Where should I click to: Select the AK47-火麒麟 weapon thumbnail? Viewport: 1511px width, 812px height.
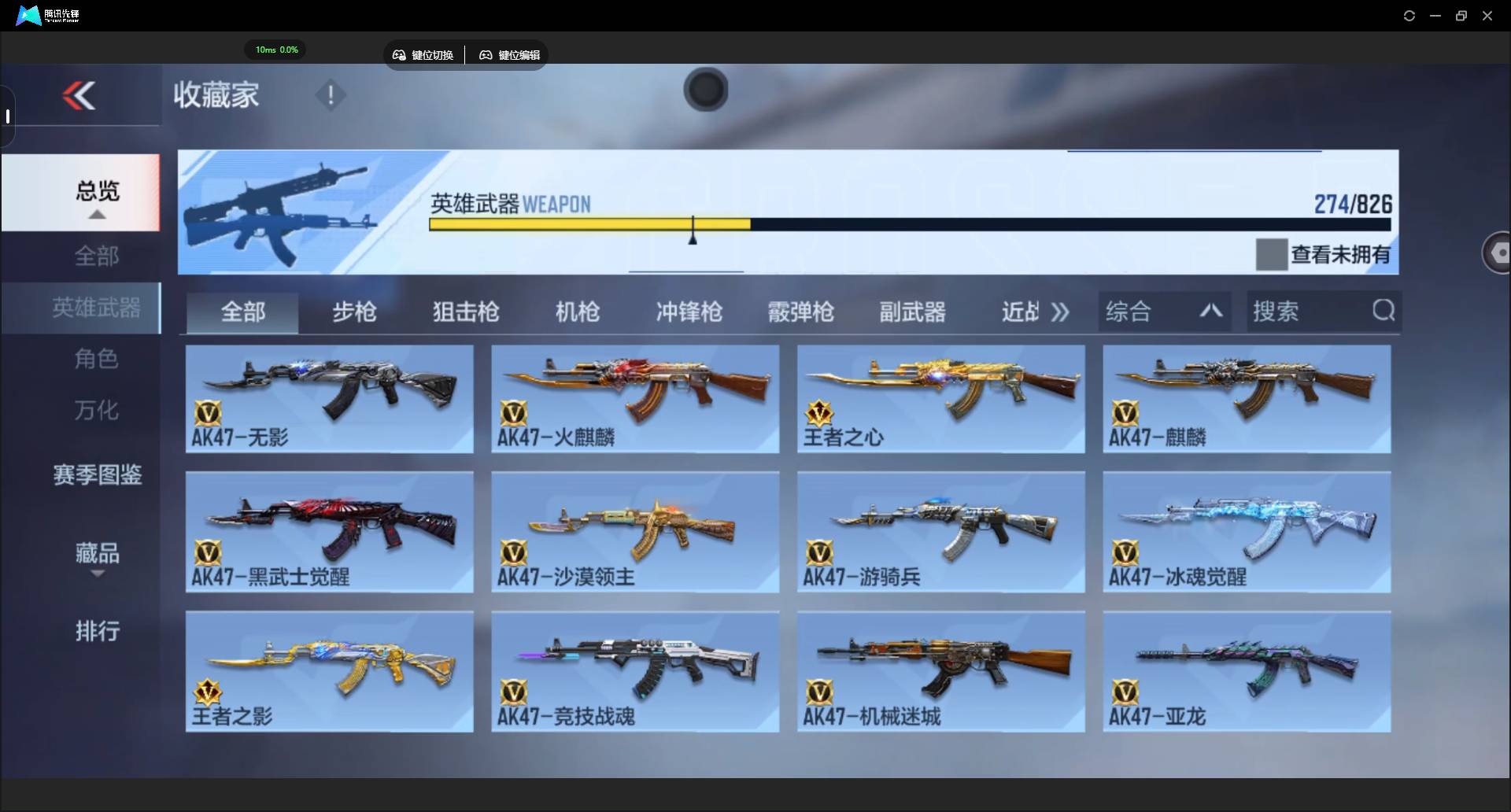[634, 397]
